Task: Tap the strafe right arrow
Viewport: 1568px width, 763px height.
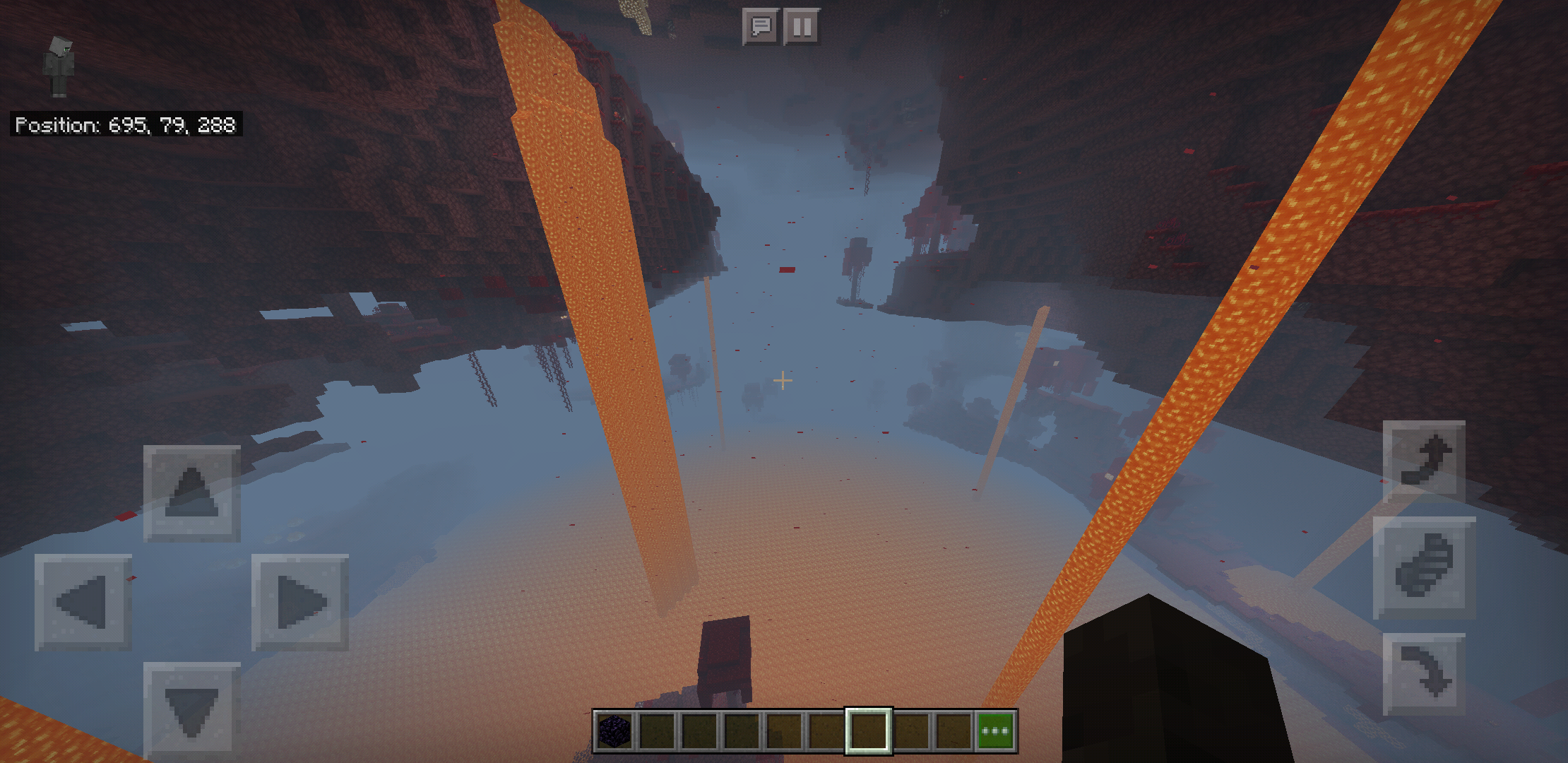Action: tap(300, 602)
